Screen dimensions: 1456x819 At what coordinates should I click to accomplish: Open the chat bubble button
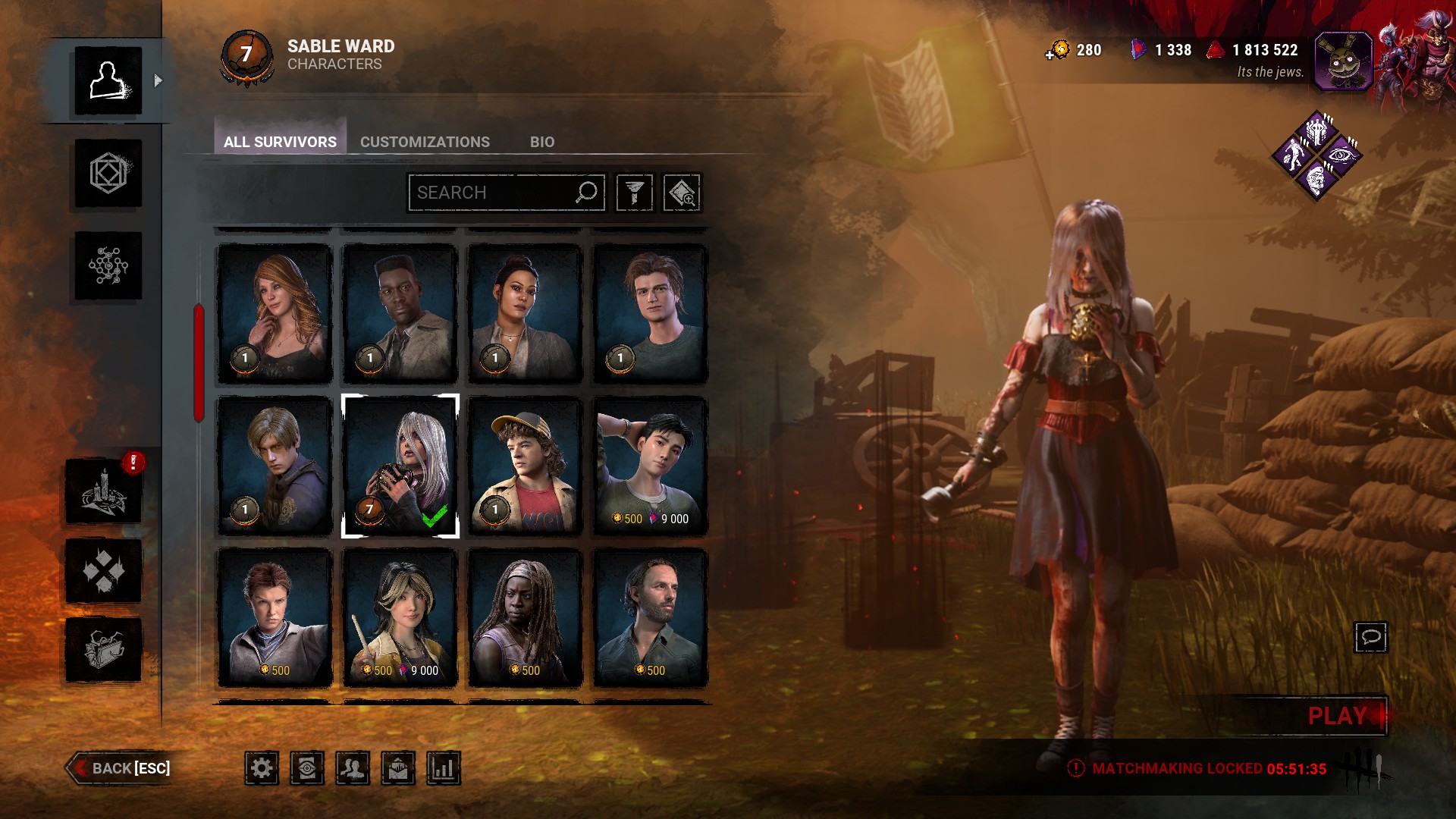pos(1370,637)
